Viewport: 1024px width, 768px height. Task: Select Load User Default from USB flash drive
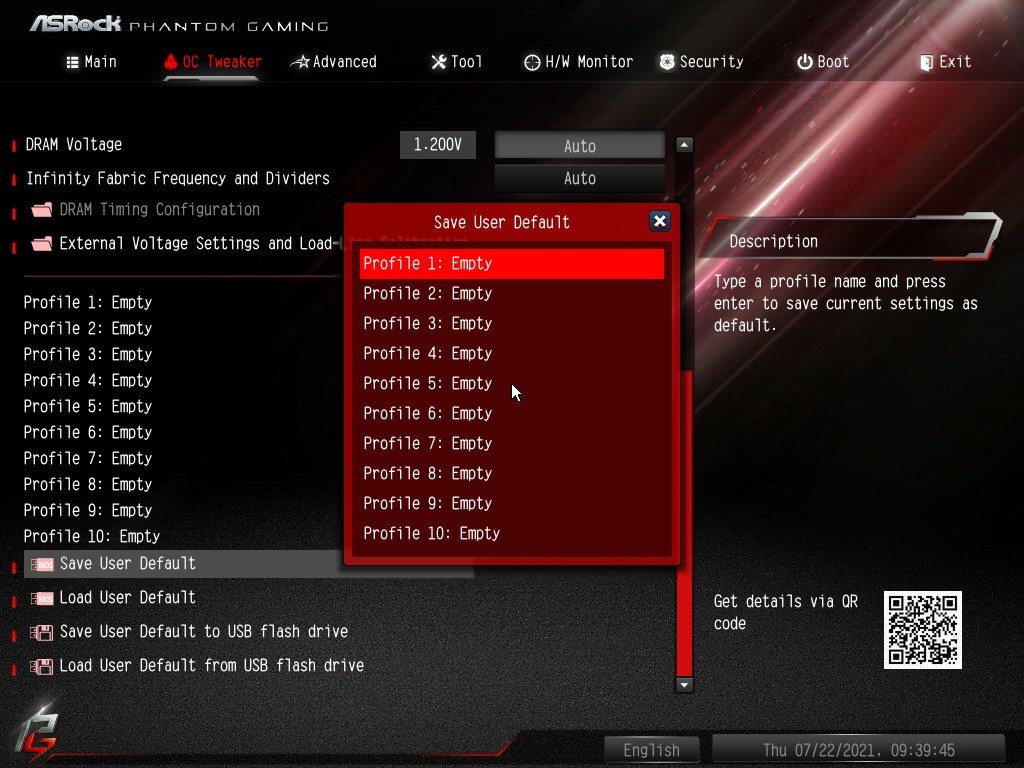click(211, 666)
